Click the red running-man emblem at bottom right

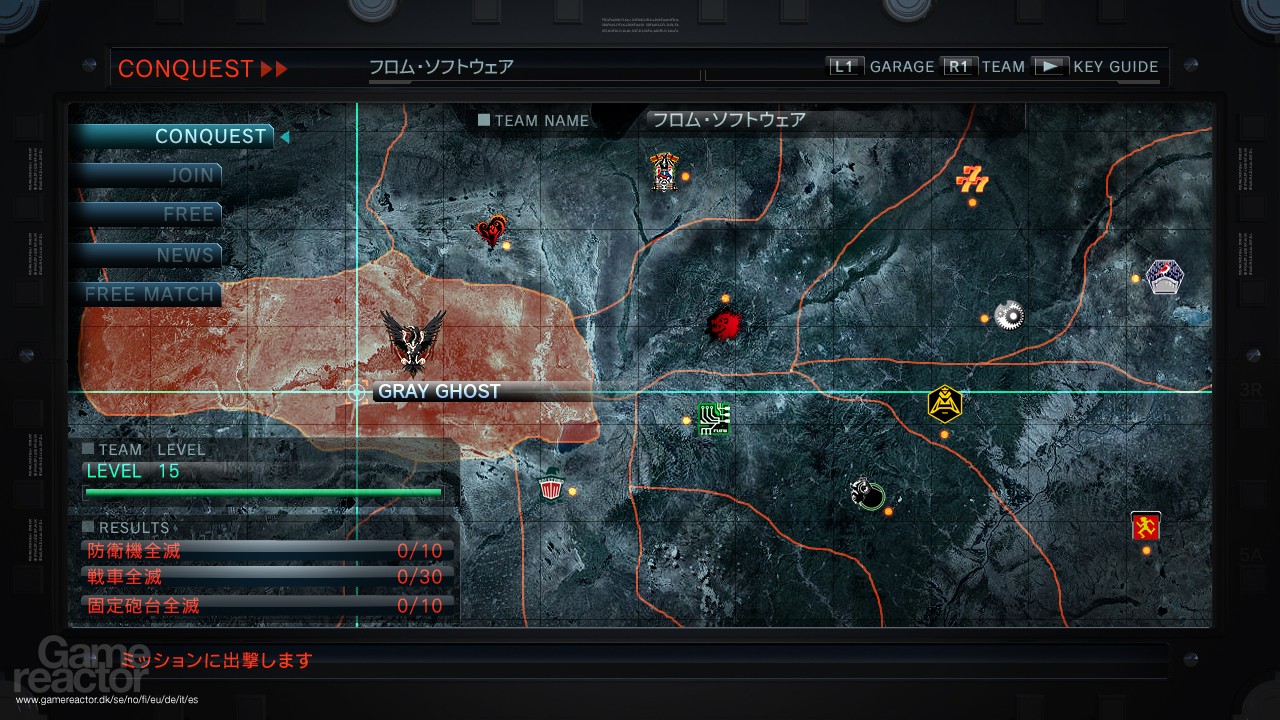point(1145,525)
